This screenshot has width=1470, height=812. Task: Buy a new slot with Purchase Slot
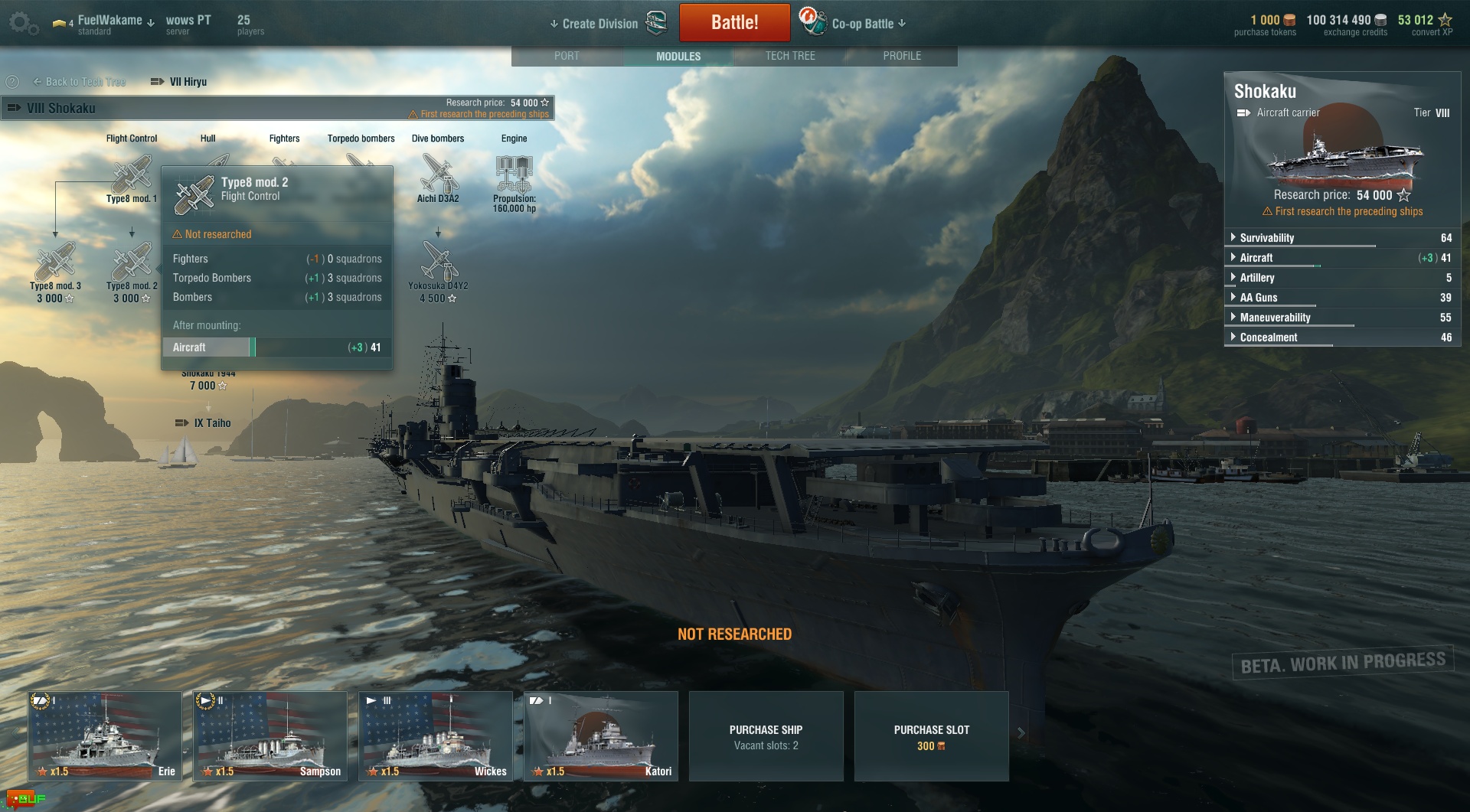tap(931, 736)
